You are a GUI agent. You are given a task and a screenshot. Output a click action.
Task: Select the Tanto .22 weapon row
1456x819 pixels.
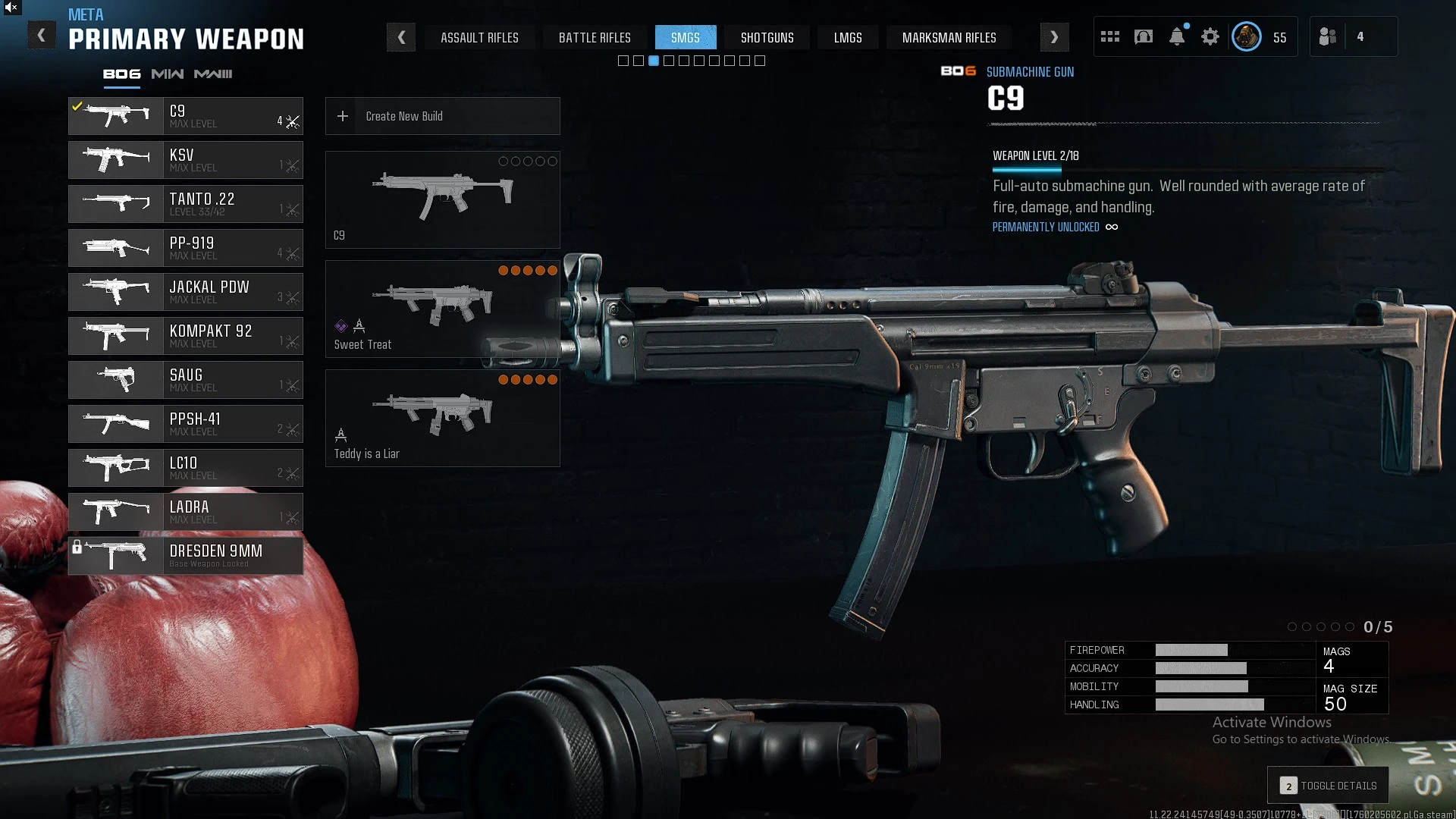186,204
